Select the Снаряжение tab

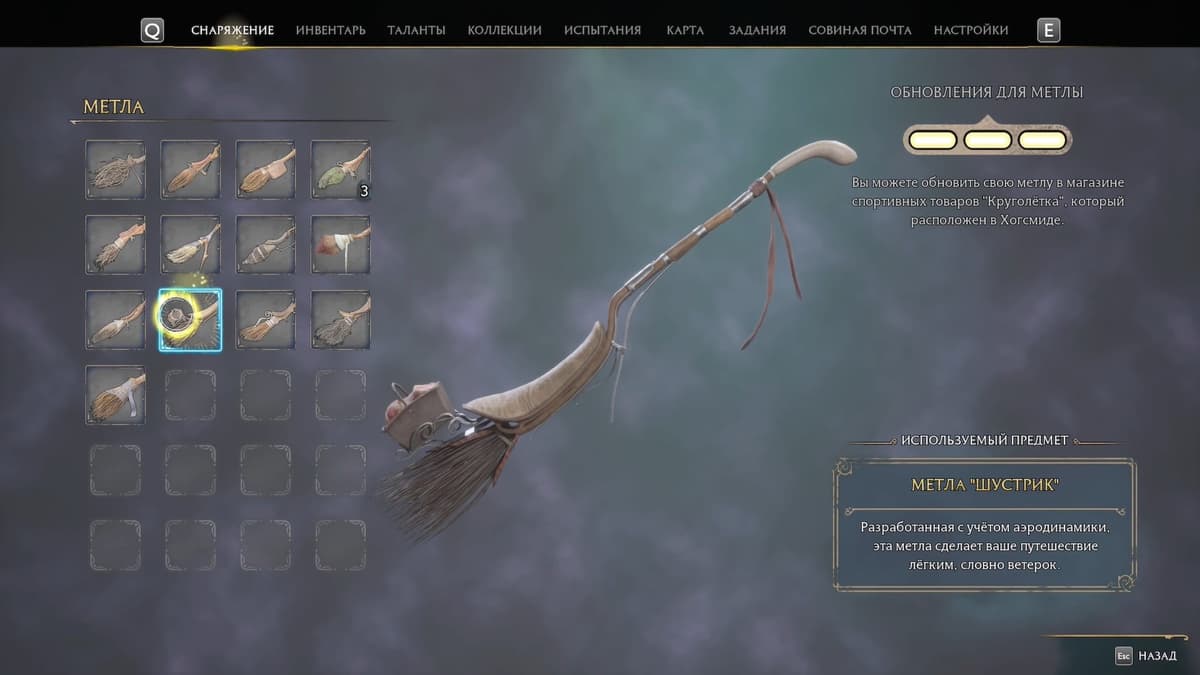pos(232,30)
